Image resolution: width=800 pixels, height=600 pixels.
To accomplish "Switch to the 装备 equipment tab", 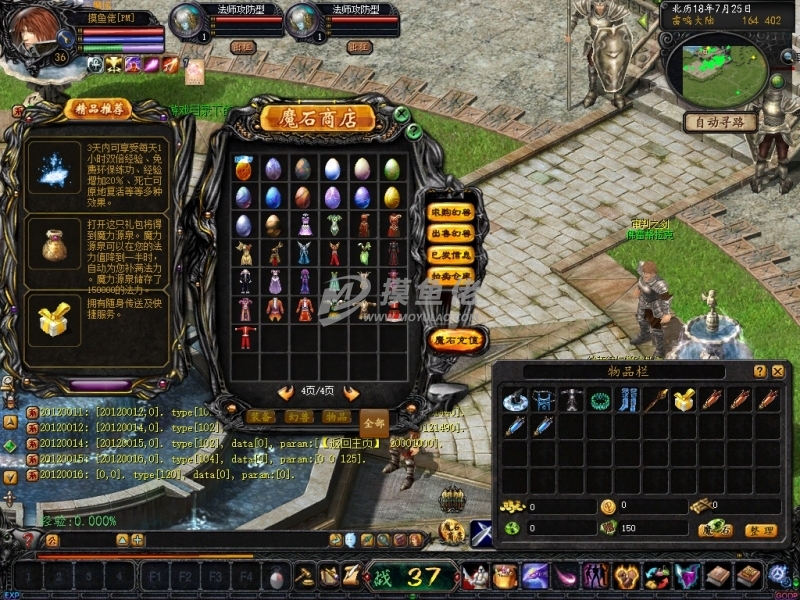I will point(259,416).
